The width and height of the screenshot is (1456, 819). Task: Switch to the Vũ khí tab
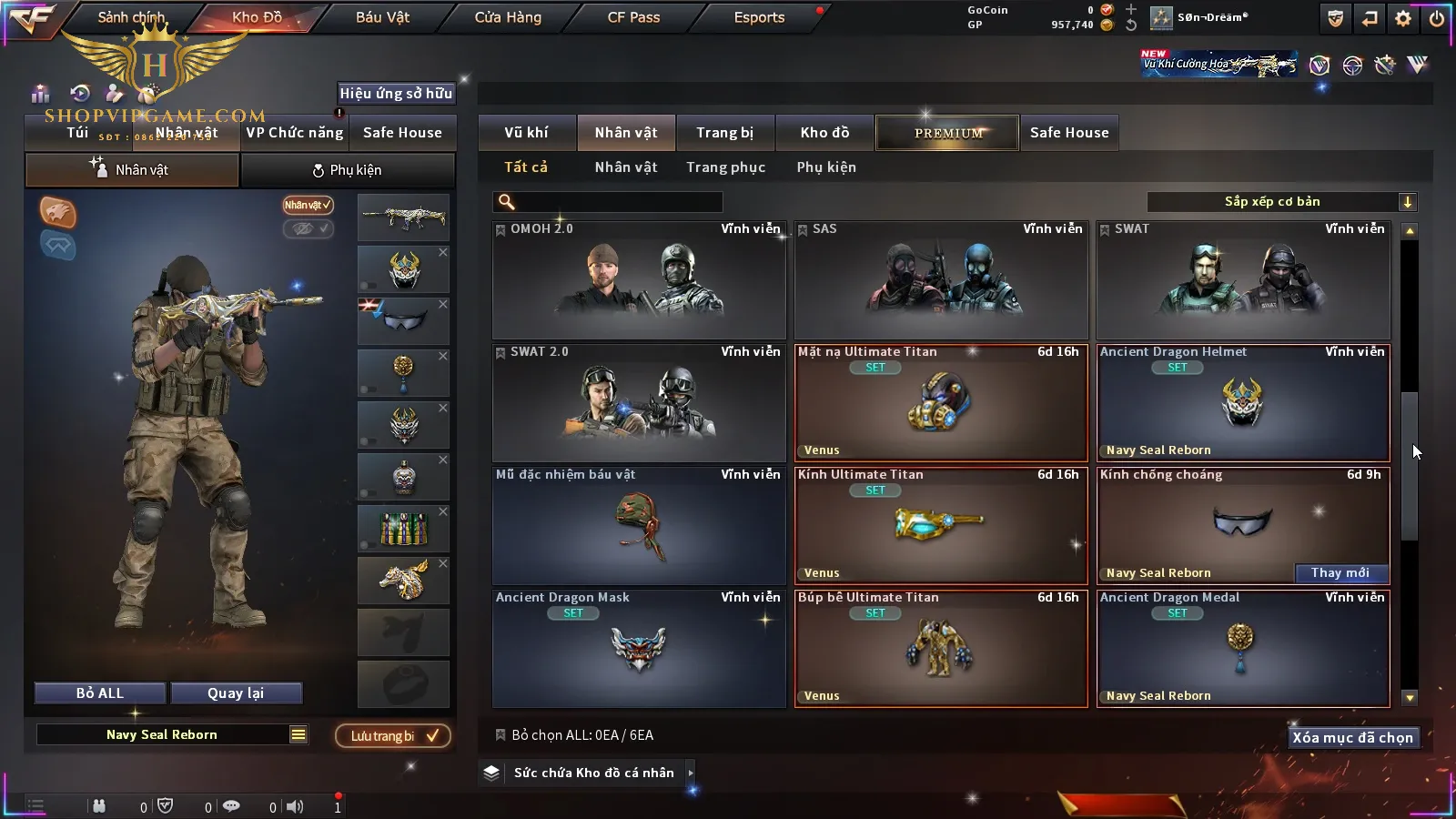[526, 133]
